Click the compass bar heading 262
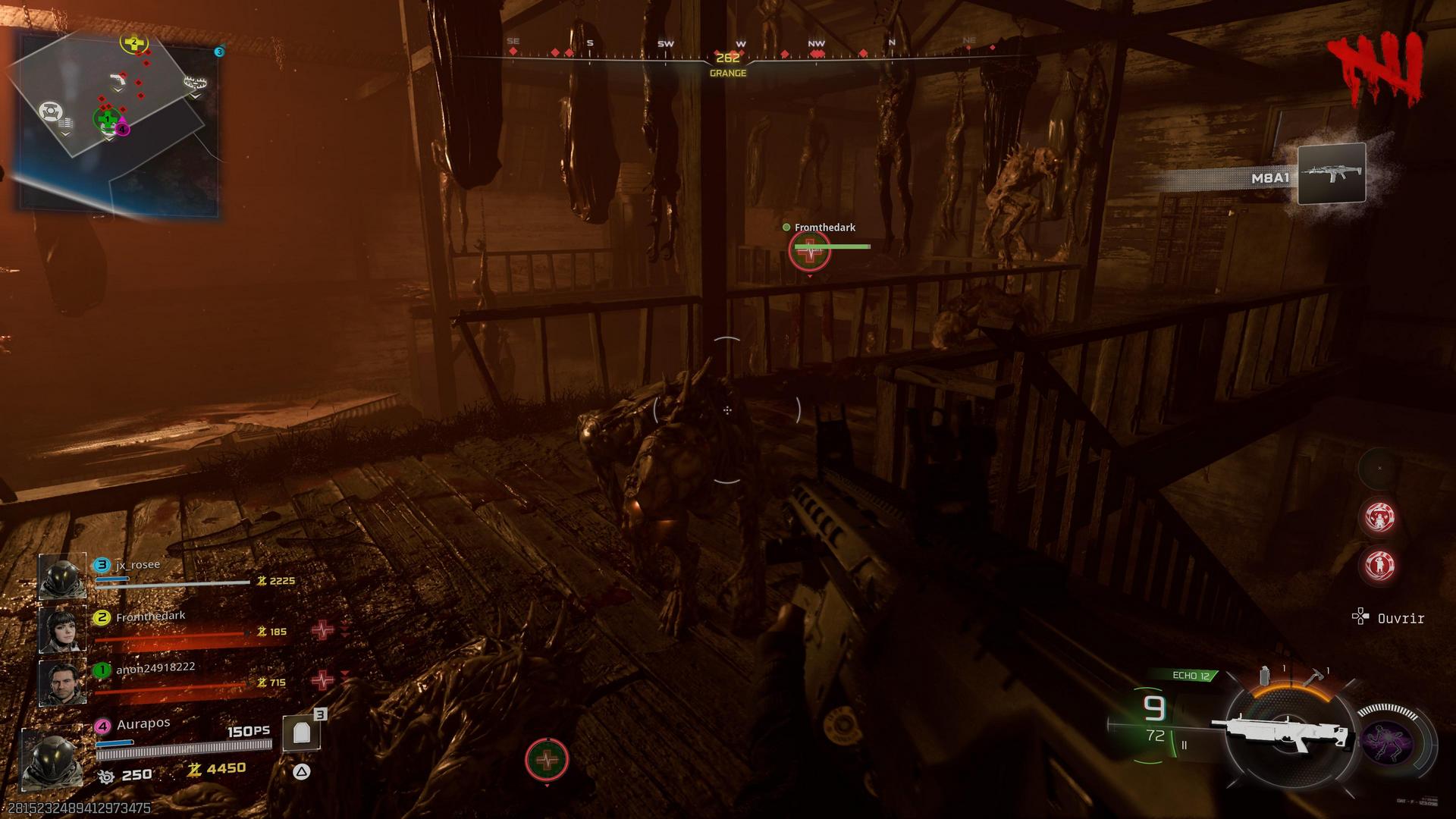 click(x=727, y=58)
